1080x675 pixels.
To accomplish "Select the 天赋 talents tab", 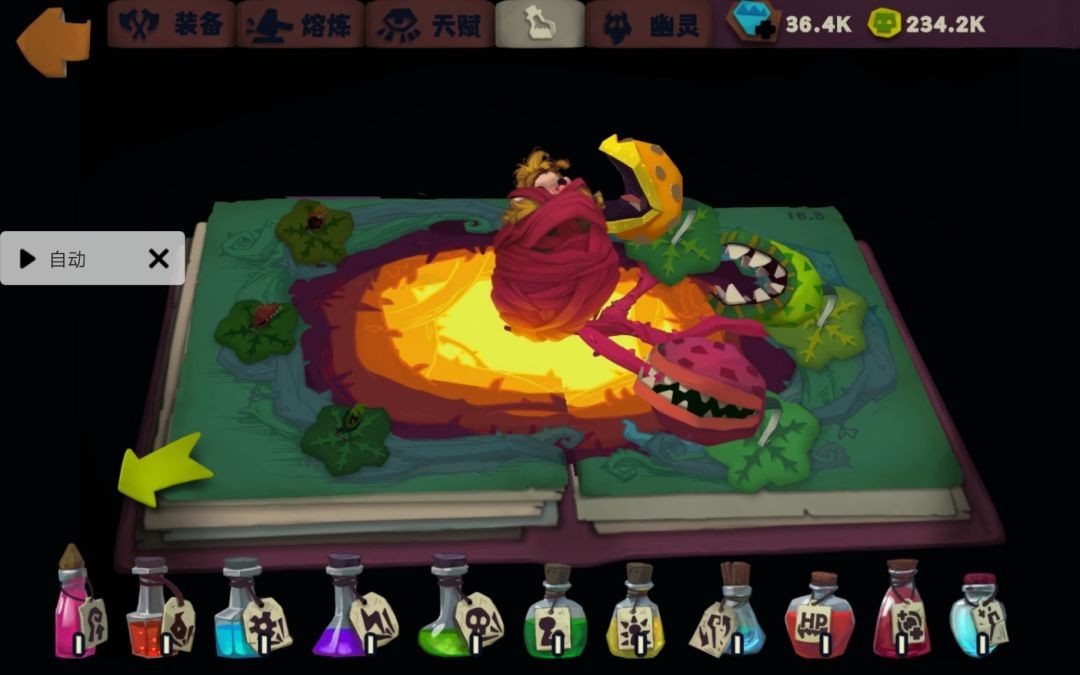I will 430,25.
